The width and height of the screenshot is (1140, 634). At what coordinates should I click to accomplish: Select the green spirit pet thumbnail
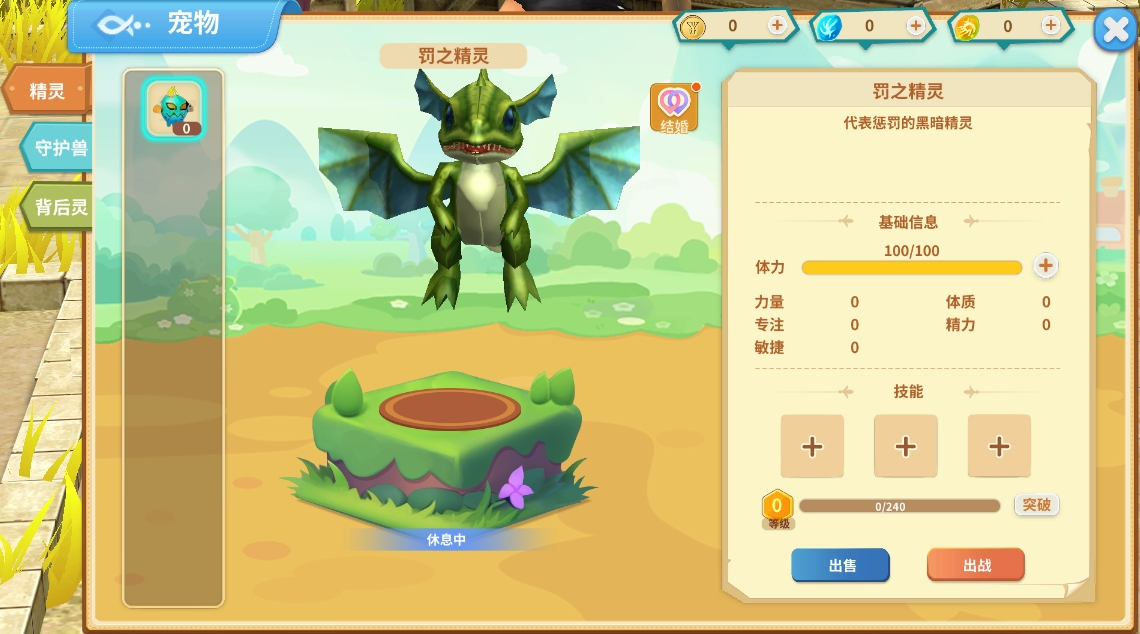(174, 107)
